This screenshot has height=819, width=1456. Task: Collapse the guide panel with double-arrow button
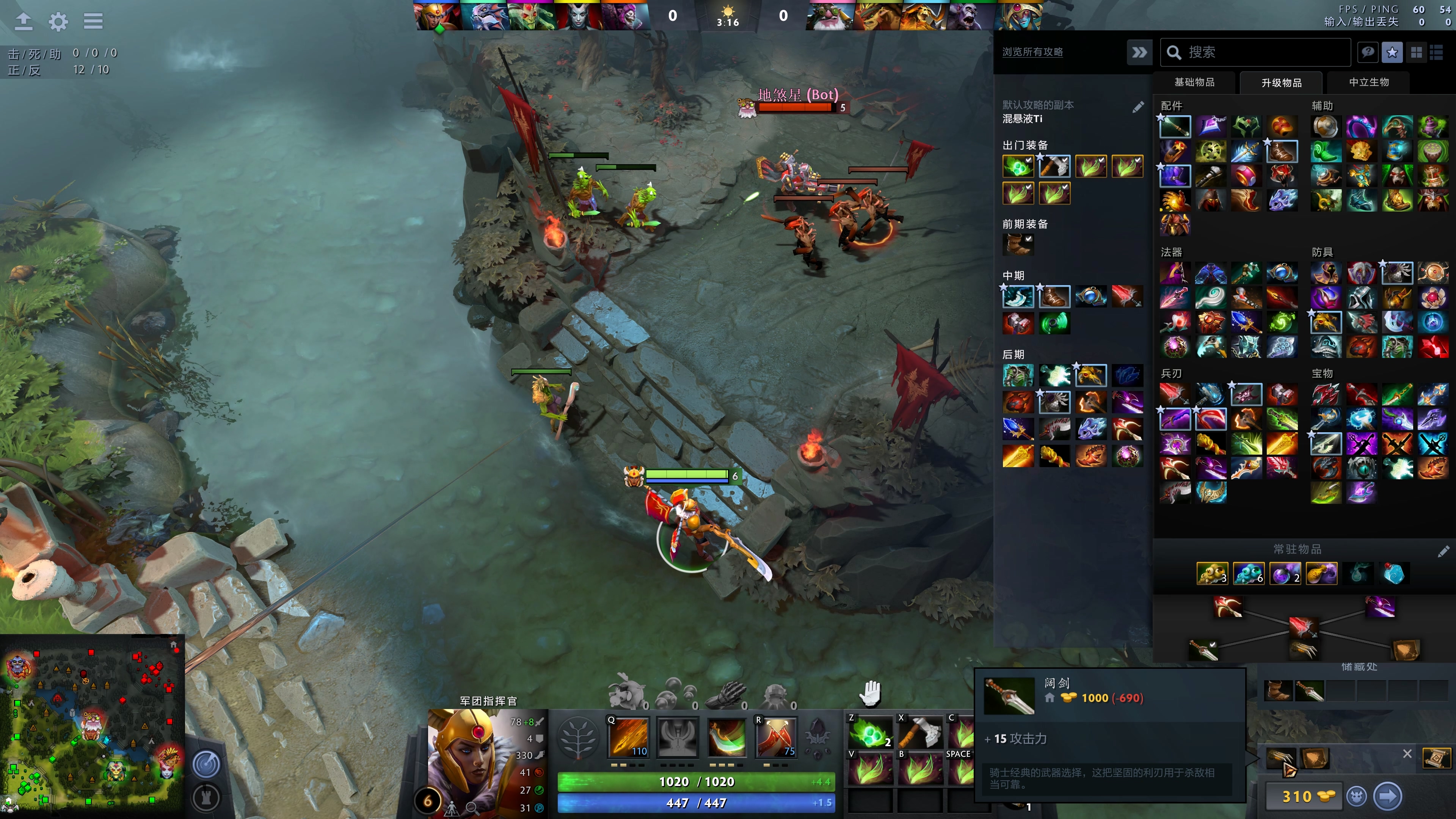(x=1139, y=53)
